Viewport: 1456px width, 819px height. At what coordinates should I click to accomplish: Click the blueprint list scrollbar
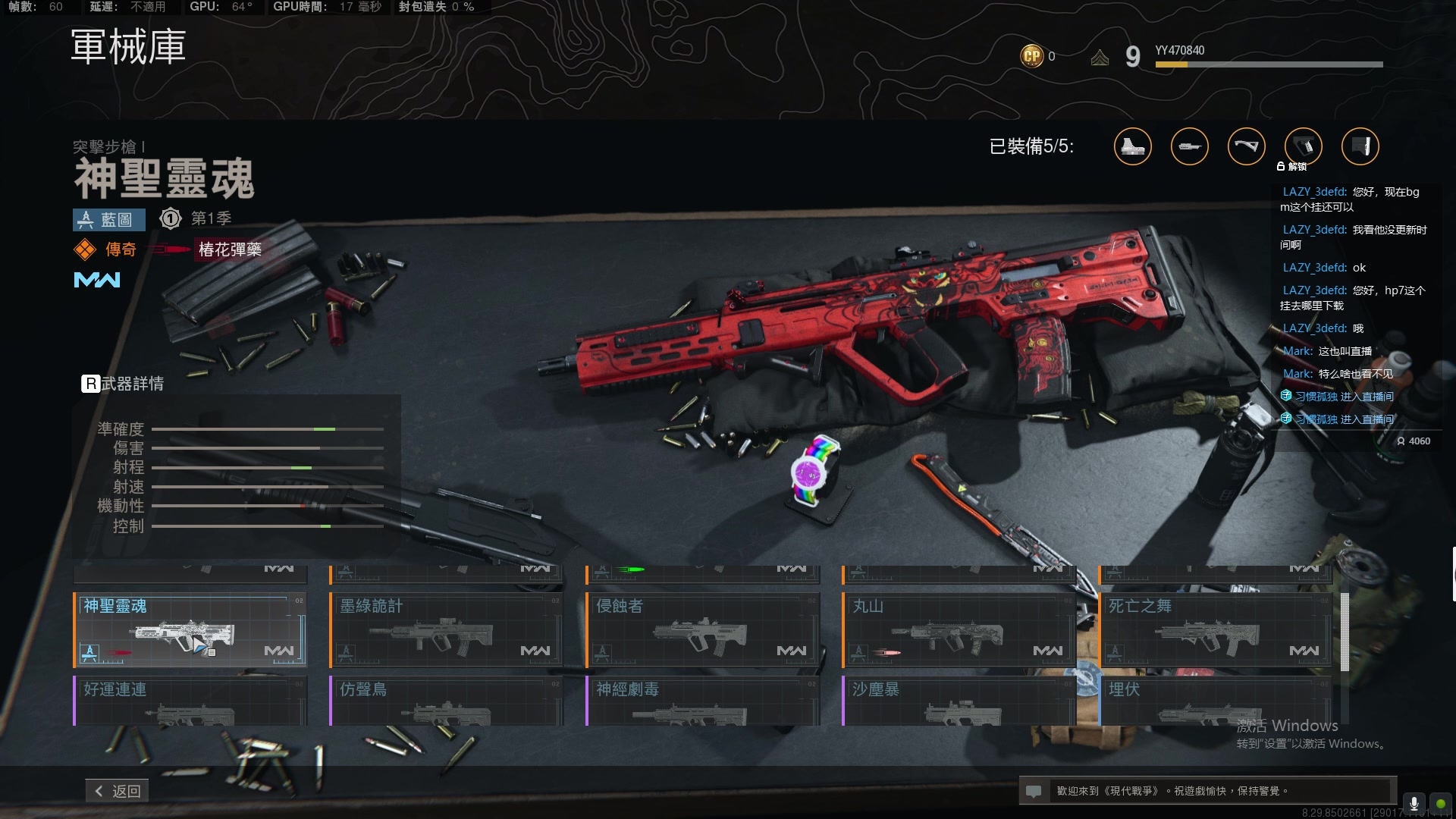(1345, 632)
